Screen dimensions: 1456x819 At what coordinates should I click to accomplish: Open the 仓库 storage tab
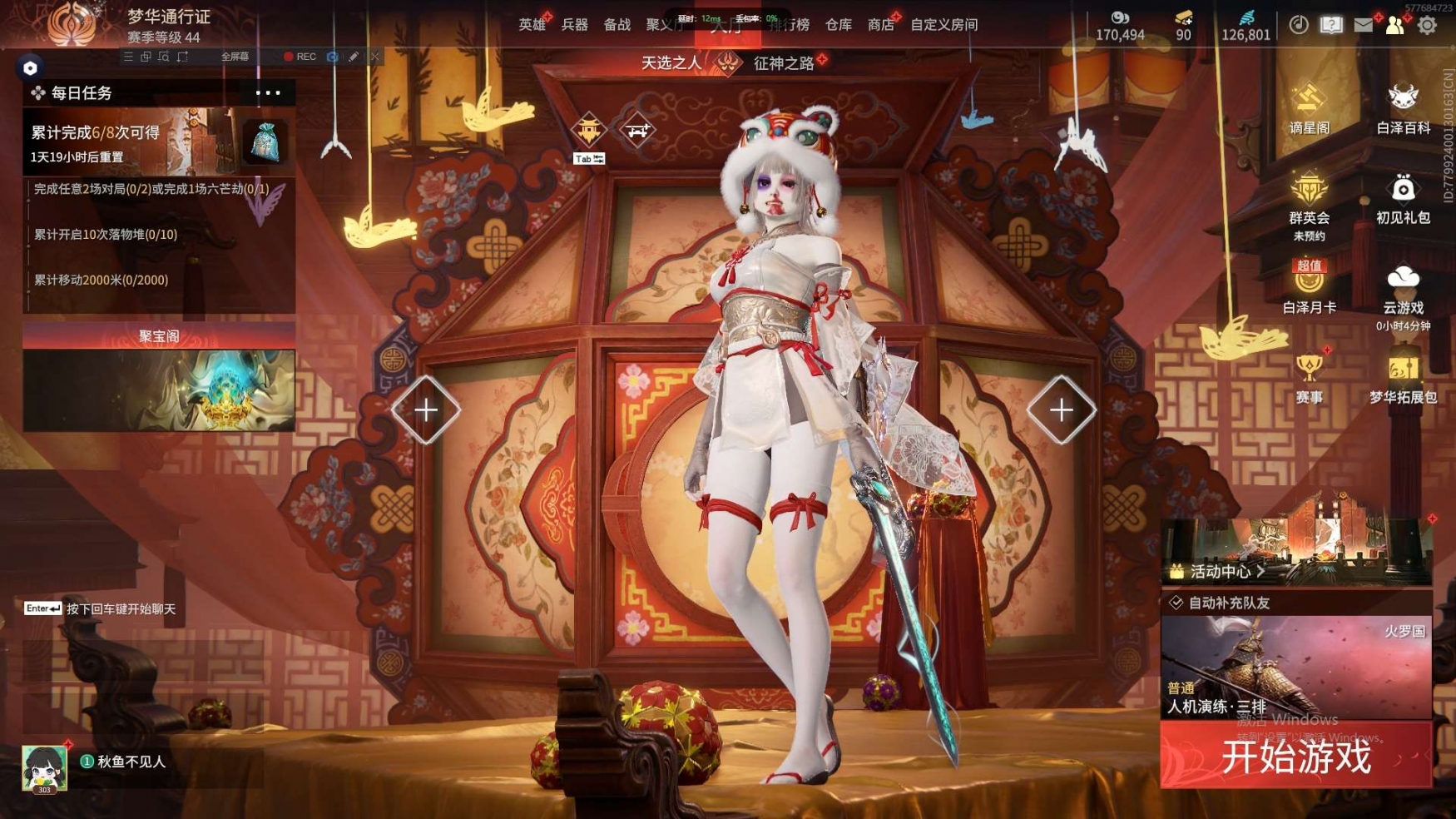(838, 25)
